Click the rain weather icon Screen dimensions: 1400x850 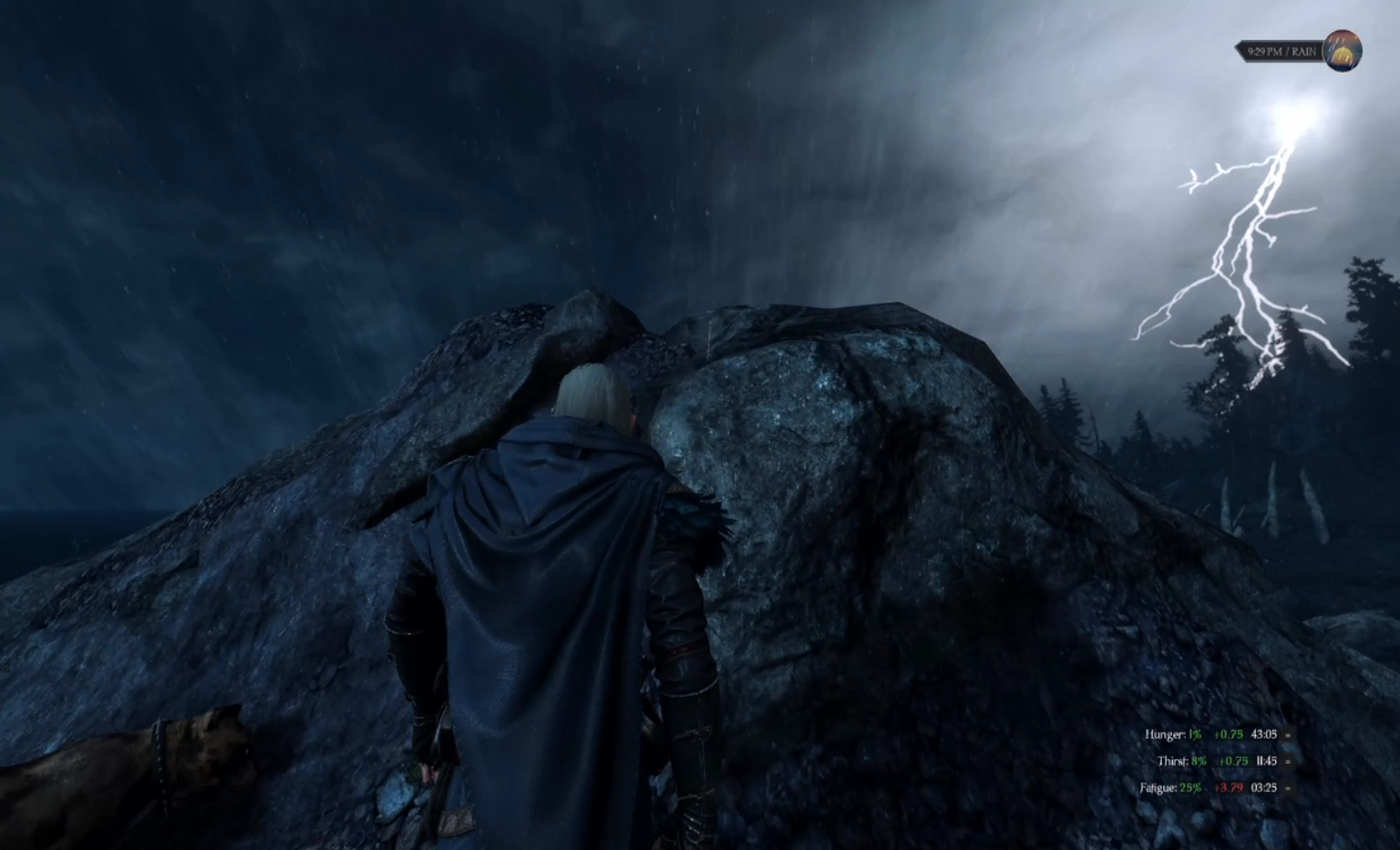[1342, 51]
